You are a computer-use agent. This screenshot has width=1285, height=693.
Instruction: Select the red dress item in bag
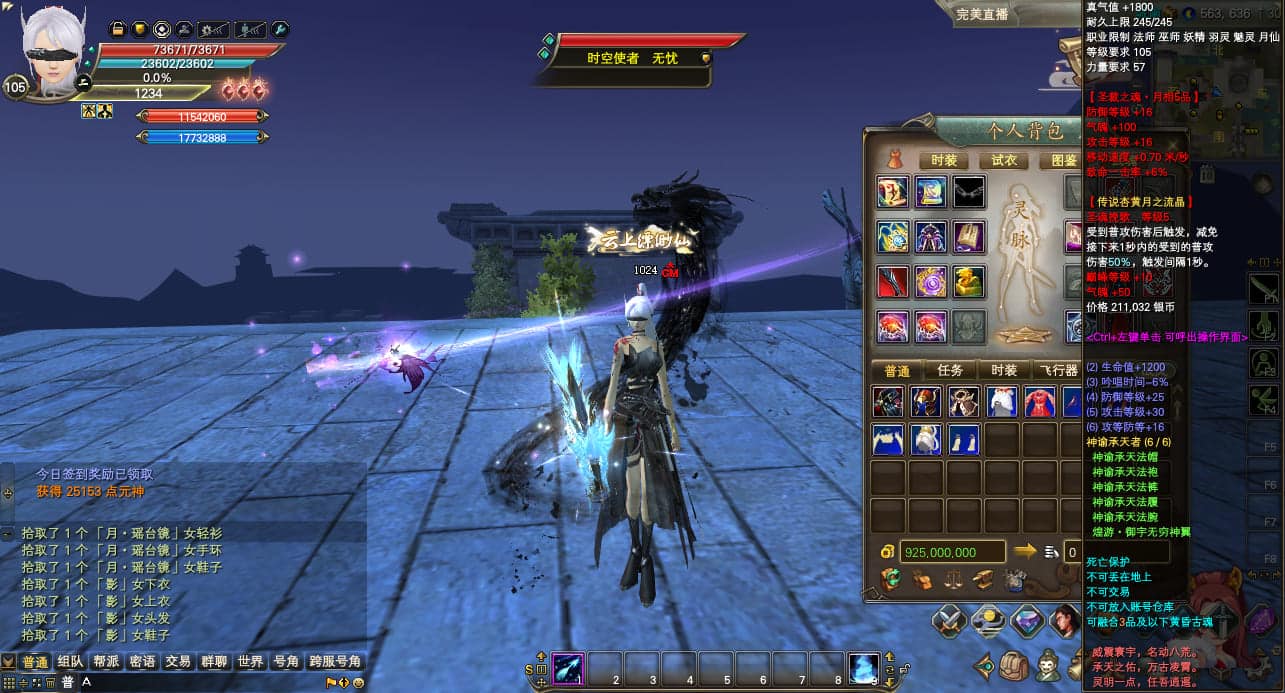1040,402
